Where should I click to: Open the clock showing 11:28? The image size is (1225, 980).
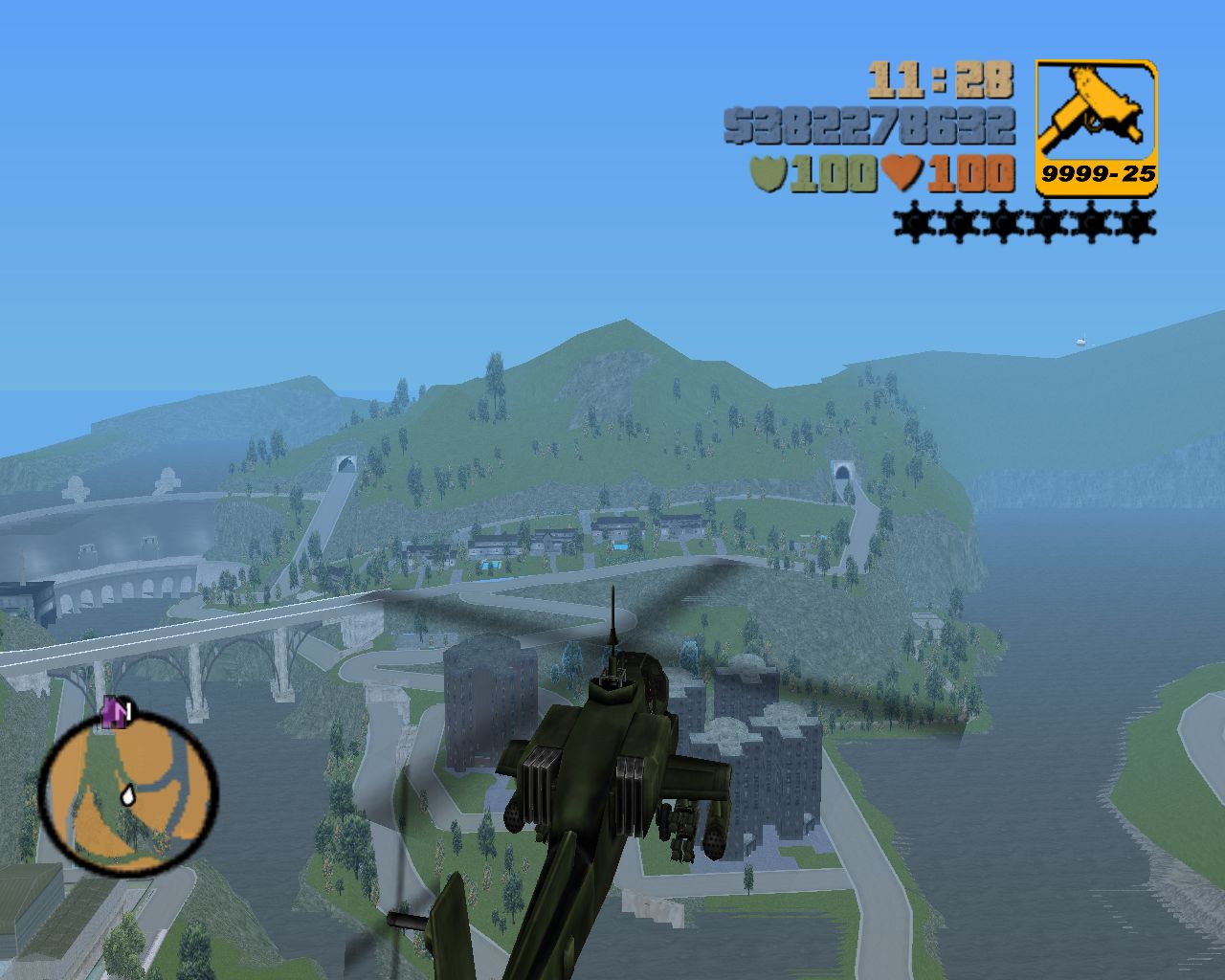943,83
